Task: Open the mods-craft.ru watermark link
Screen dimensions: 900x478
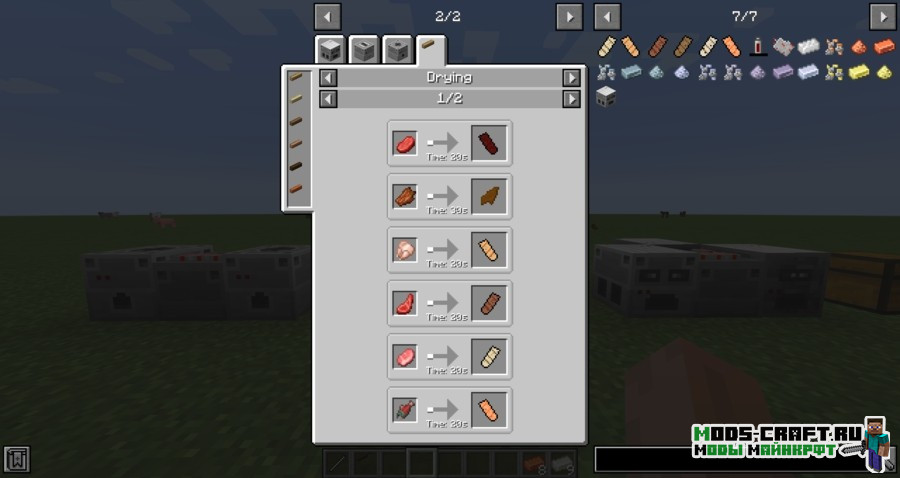Action: tap(775, 441)
